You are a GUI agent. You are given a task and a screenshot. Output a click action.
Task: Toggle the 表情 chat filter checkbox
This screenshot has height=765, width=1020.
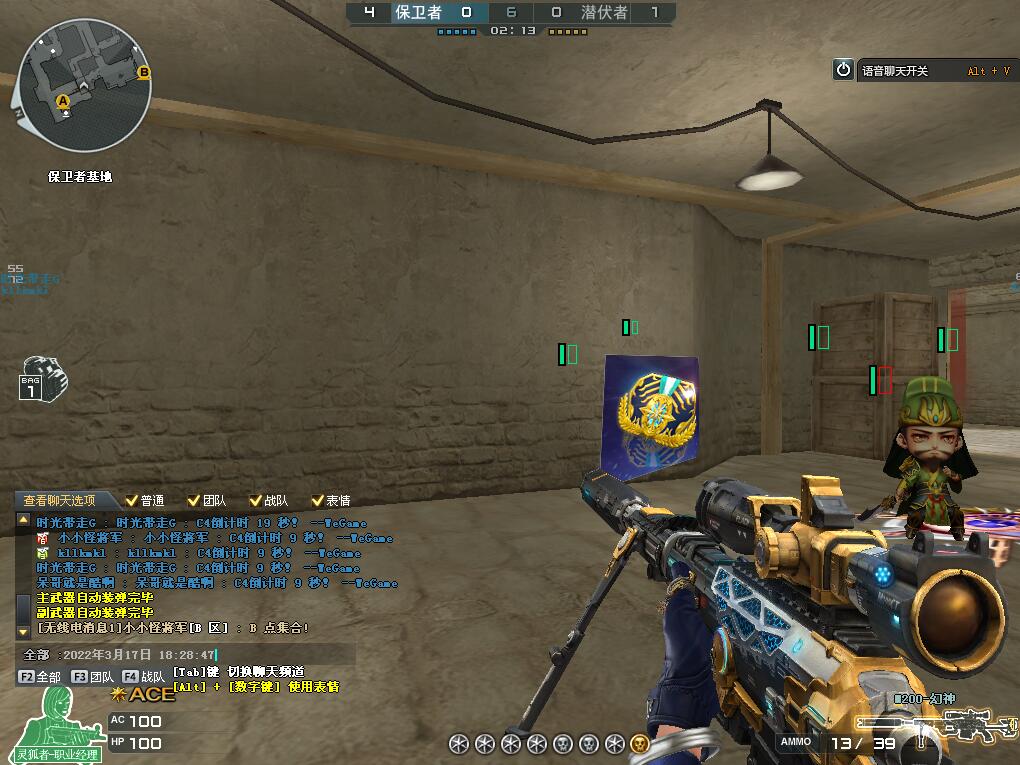coord(318,500)
